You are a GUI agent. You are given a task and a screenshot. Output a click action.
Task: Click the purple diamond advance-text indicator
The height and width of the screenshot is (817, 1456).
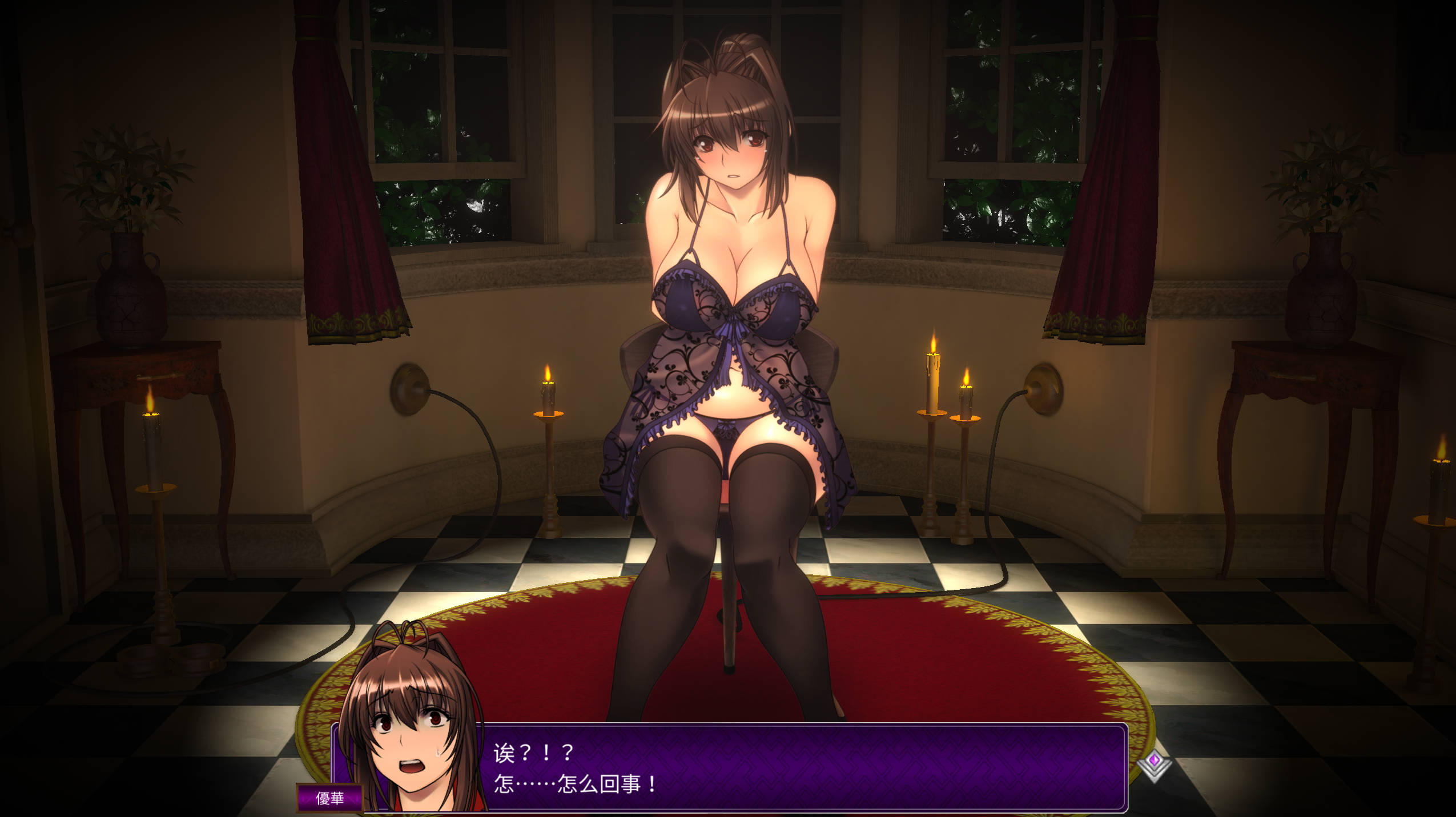pyautogui.click(x=1153, y=764)
